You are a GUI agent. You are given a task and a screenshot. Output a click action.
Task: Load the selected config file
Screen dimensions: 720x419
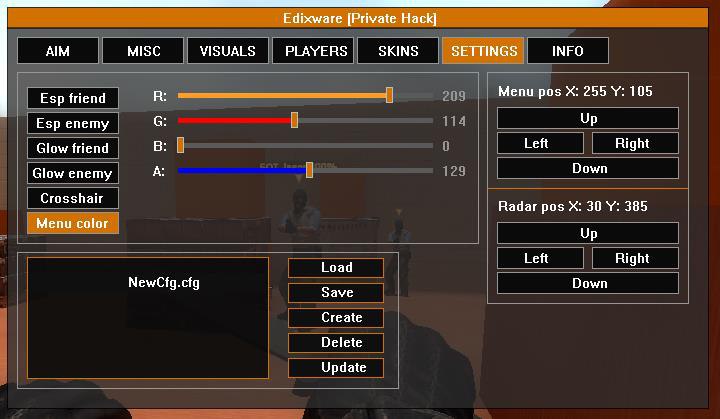(x=336, y=268)
